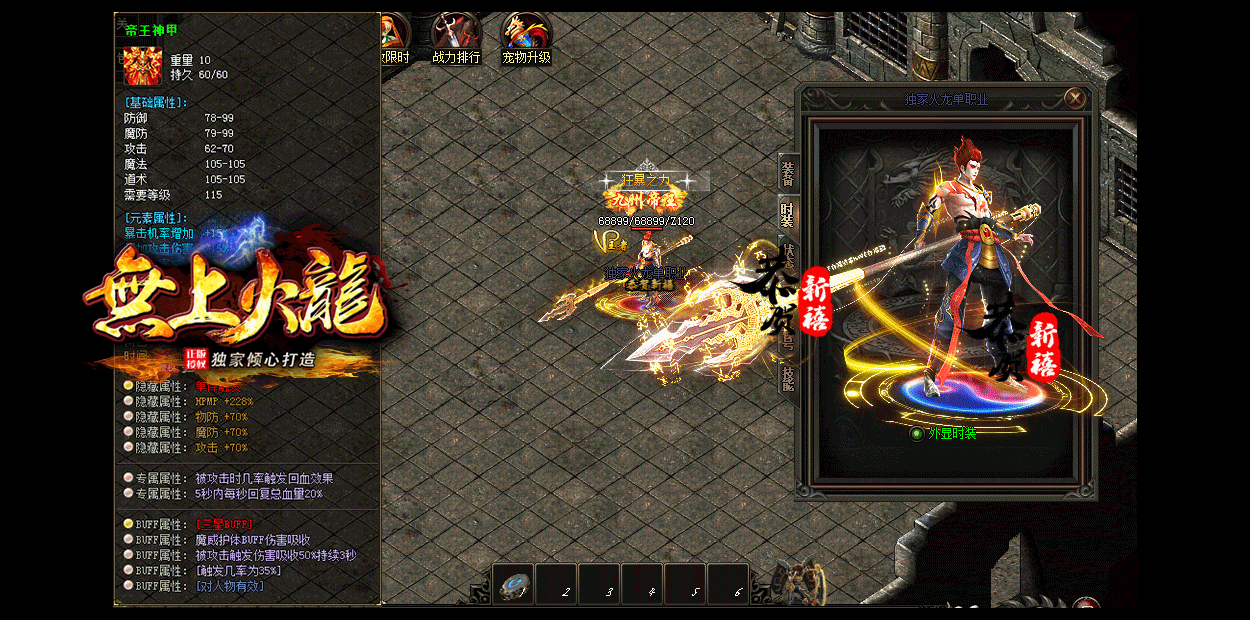Viewport: 1250px width, 620px height.
Task: Click the 帝王神甲 armor icon in tooltip
Action: (143, 66)
